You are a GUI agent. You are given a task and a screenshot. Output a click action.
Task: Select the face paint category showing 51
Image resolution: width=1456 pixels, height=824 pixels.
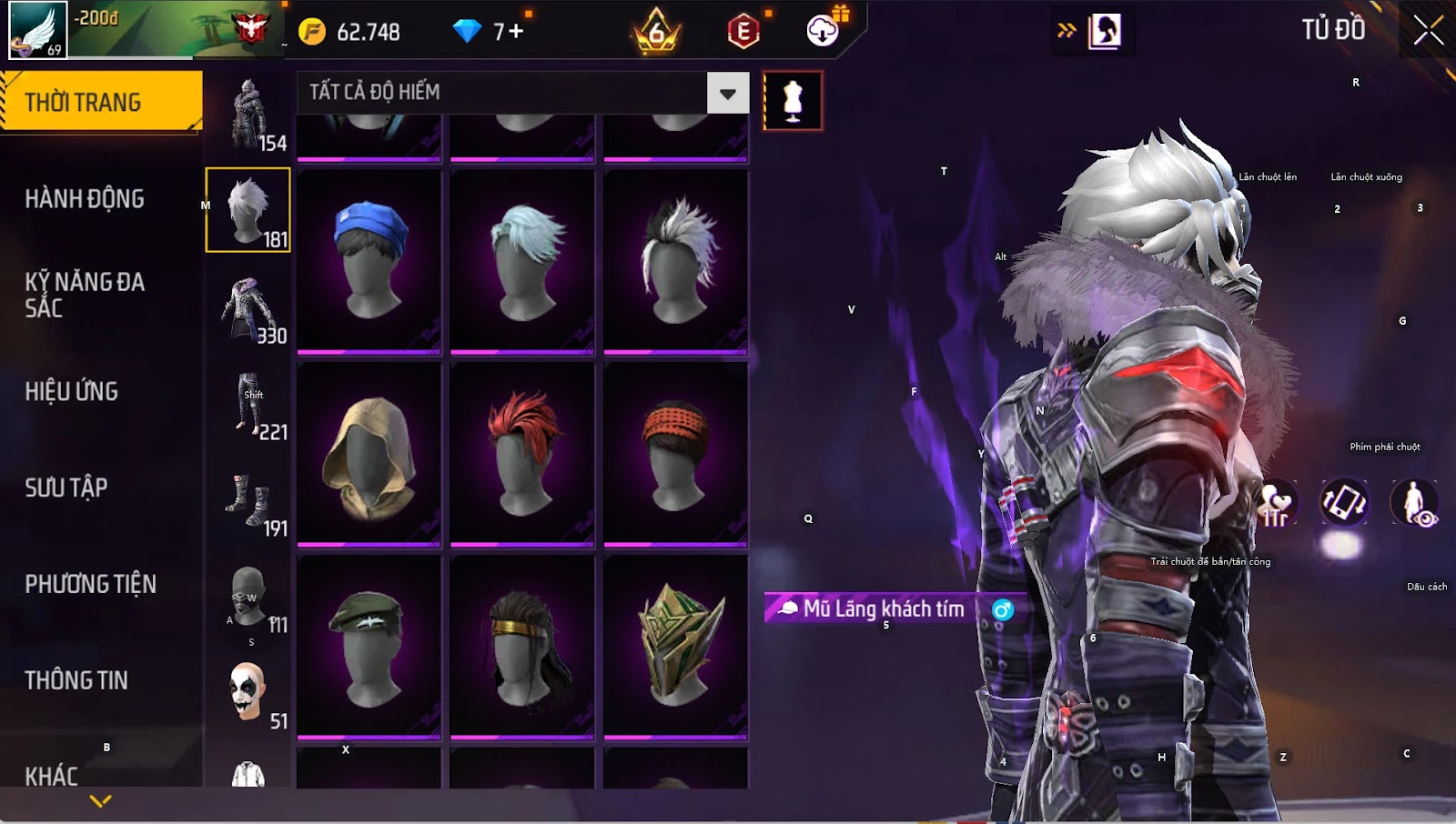click(x=248, y=693)
